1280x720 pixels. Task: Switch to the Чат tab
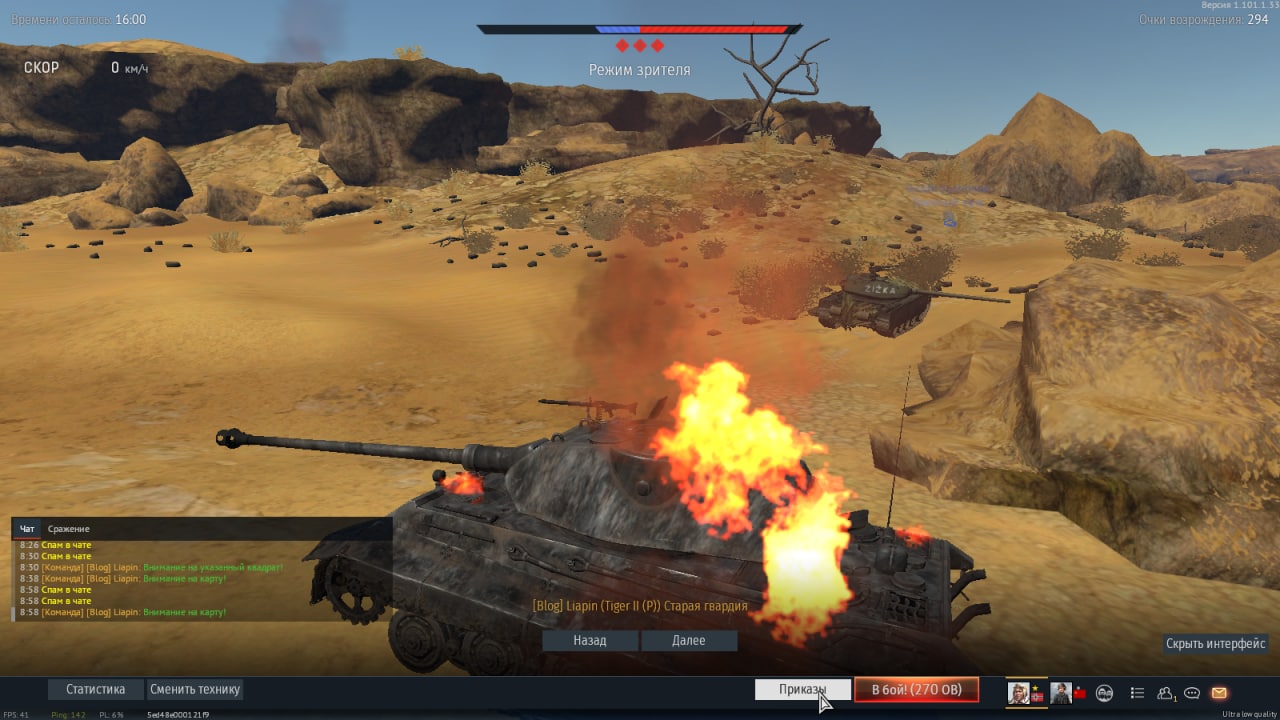[27, 529]
